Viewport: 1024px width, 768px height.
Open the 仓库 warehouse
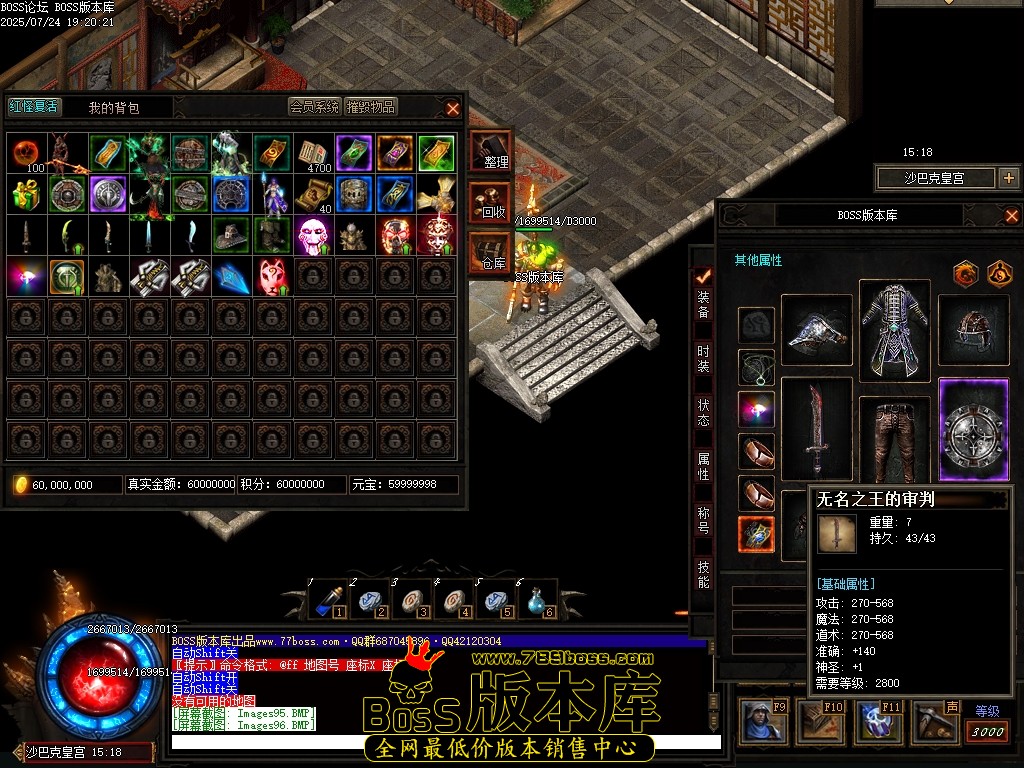point(492,254)
